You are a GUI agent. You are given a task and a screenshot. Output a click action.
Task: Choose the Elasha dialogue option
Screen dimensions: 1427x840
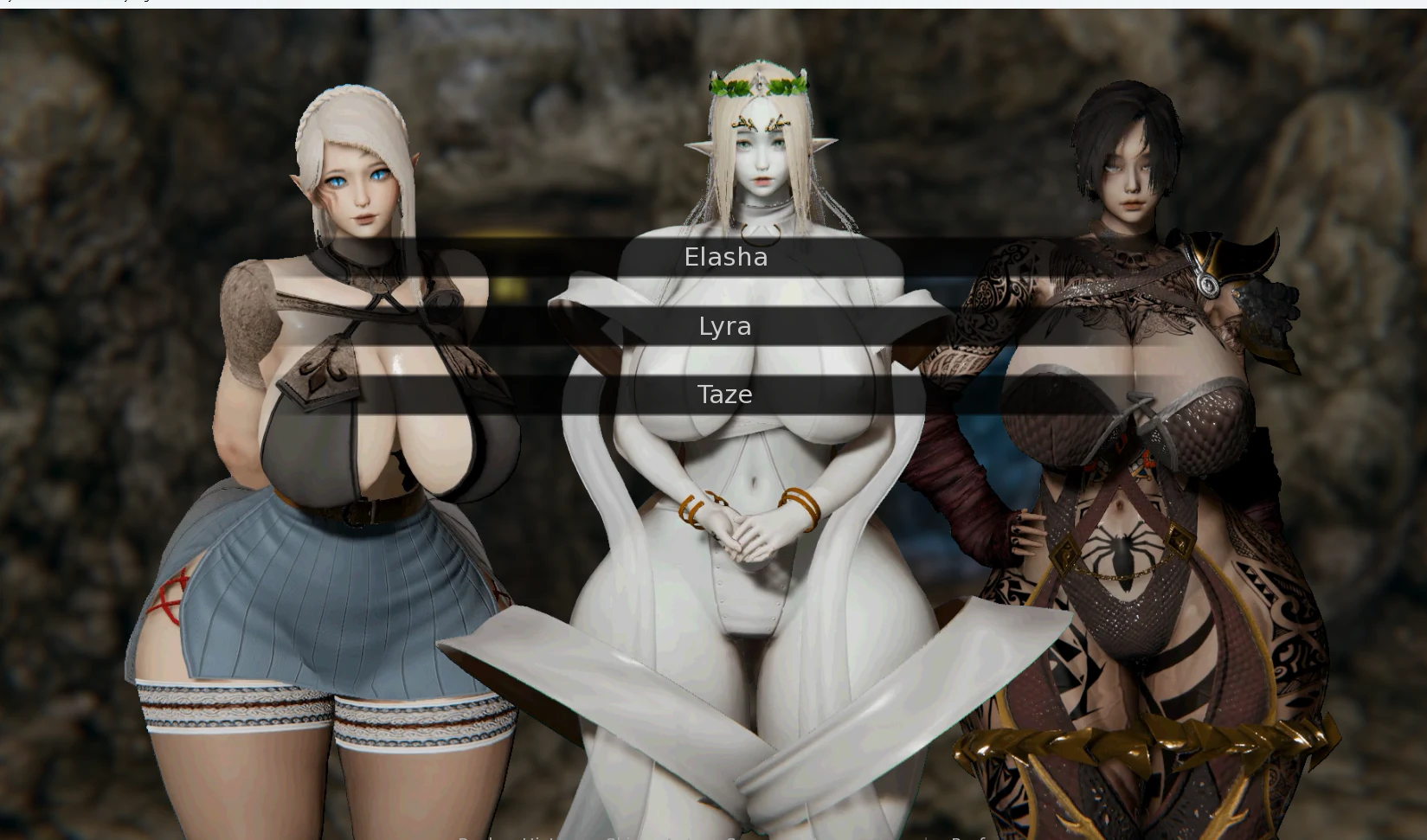725,257
